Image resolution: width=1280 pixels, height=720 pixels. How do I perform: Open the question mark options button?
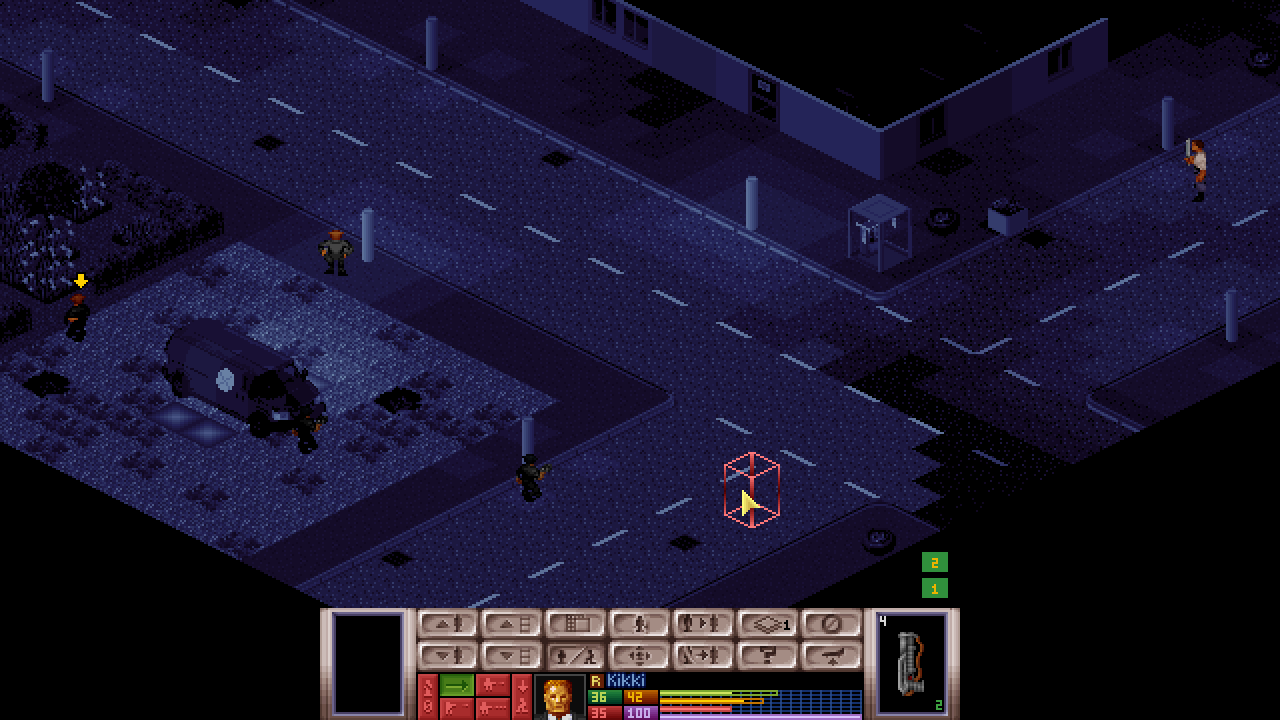[768, 656]
